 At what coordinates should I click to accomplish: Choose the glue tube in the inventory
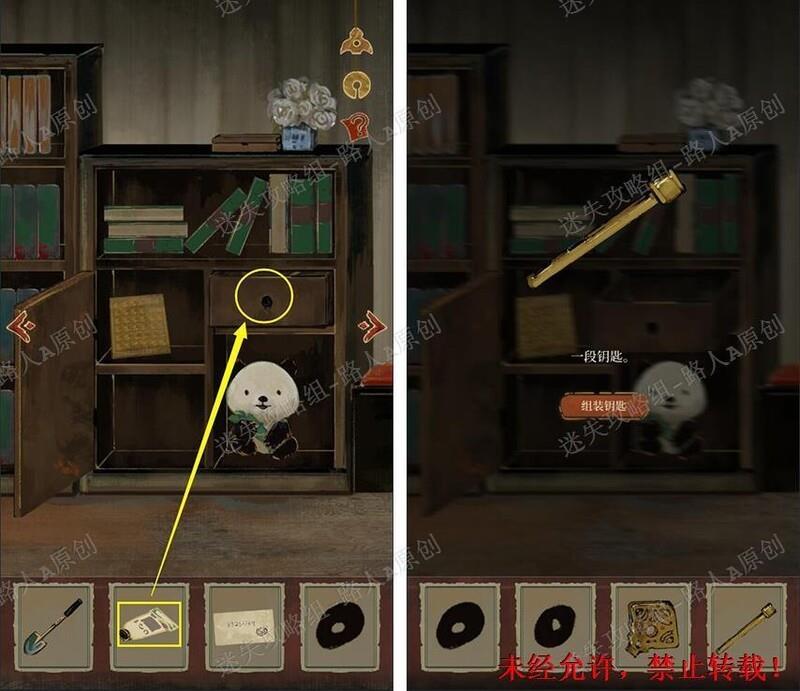coord(148,624)
